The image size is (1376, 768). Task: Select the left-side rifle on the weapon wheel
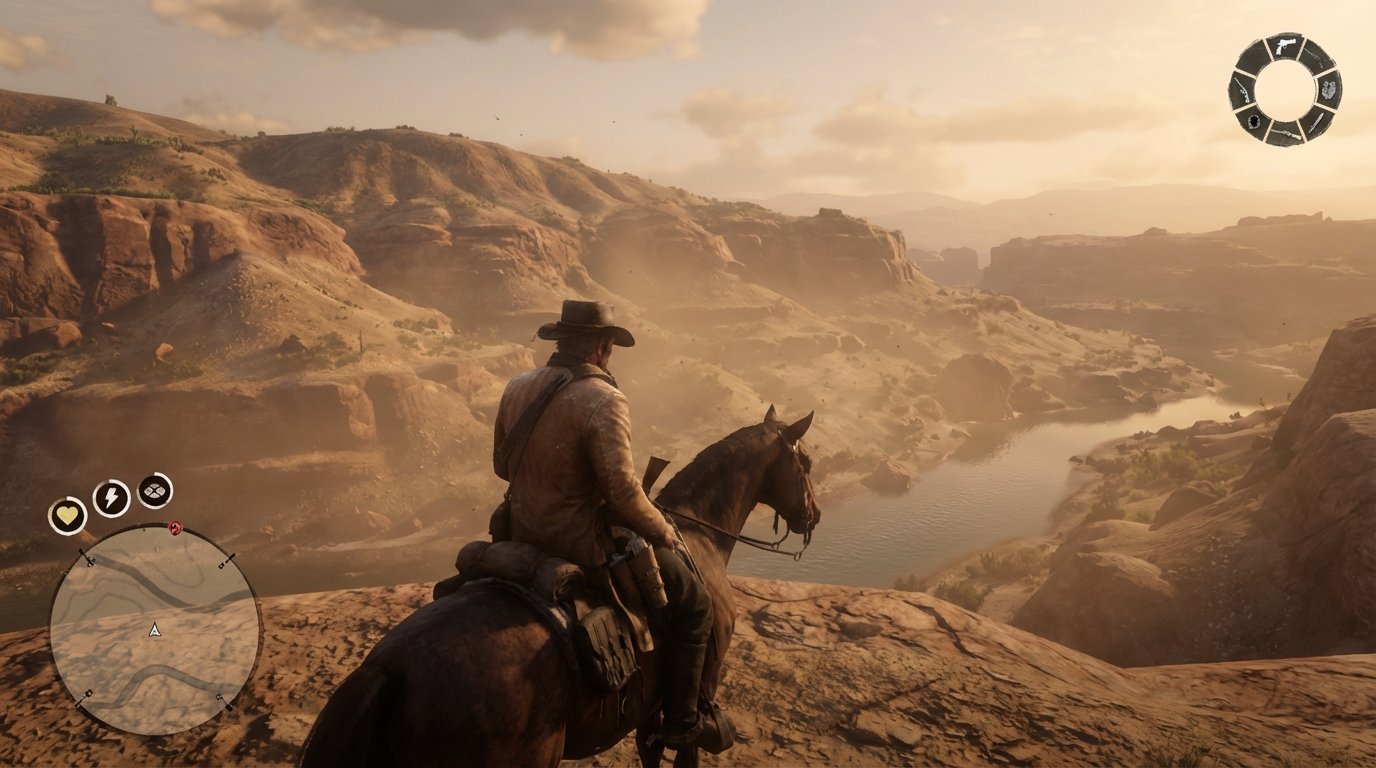click(1242, 91)
